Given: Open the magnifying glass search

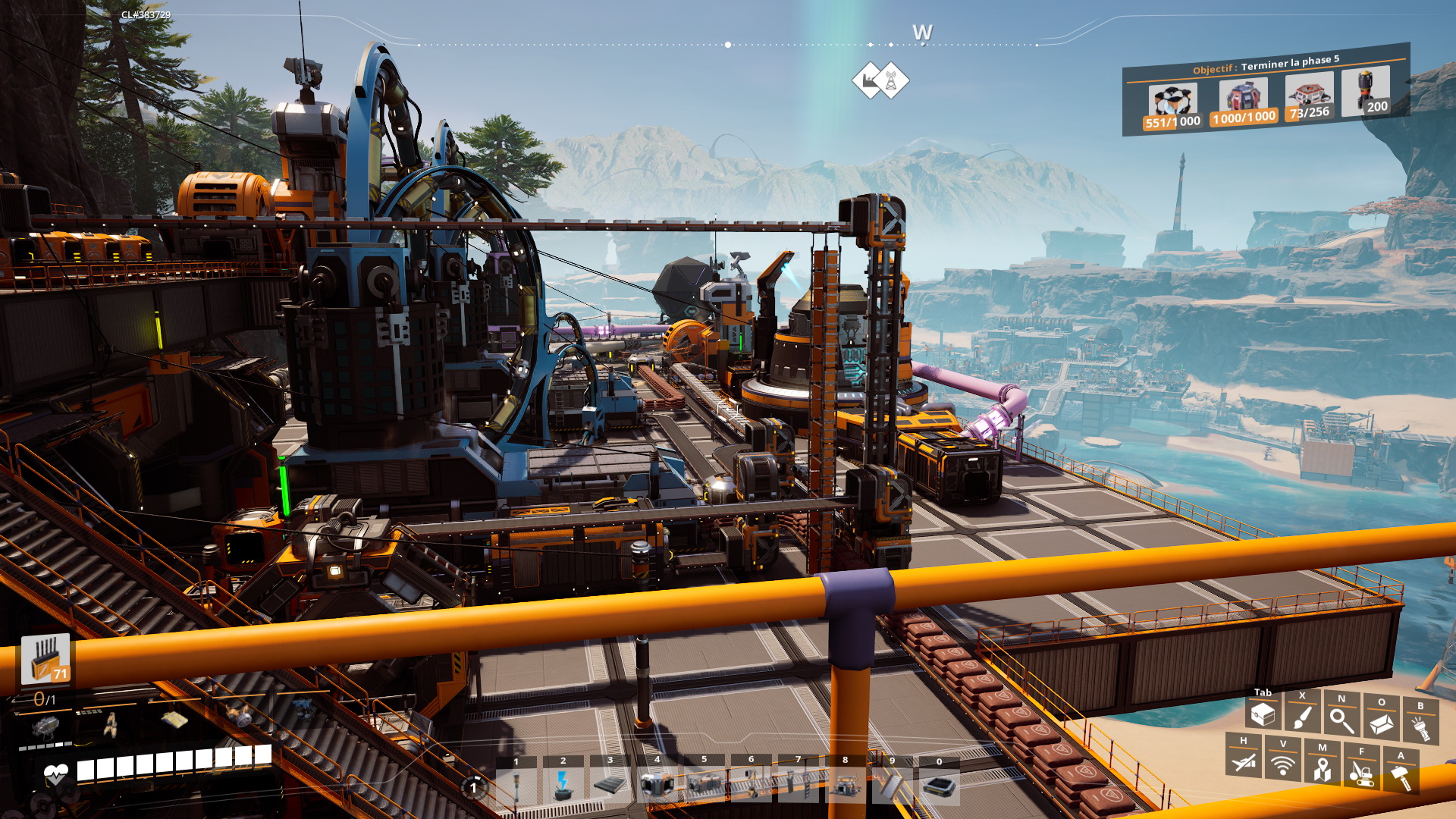Looking at the screenshot, I should [1341, 720].
